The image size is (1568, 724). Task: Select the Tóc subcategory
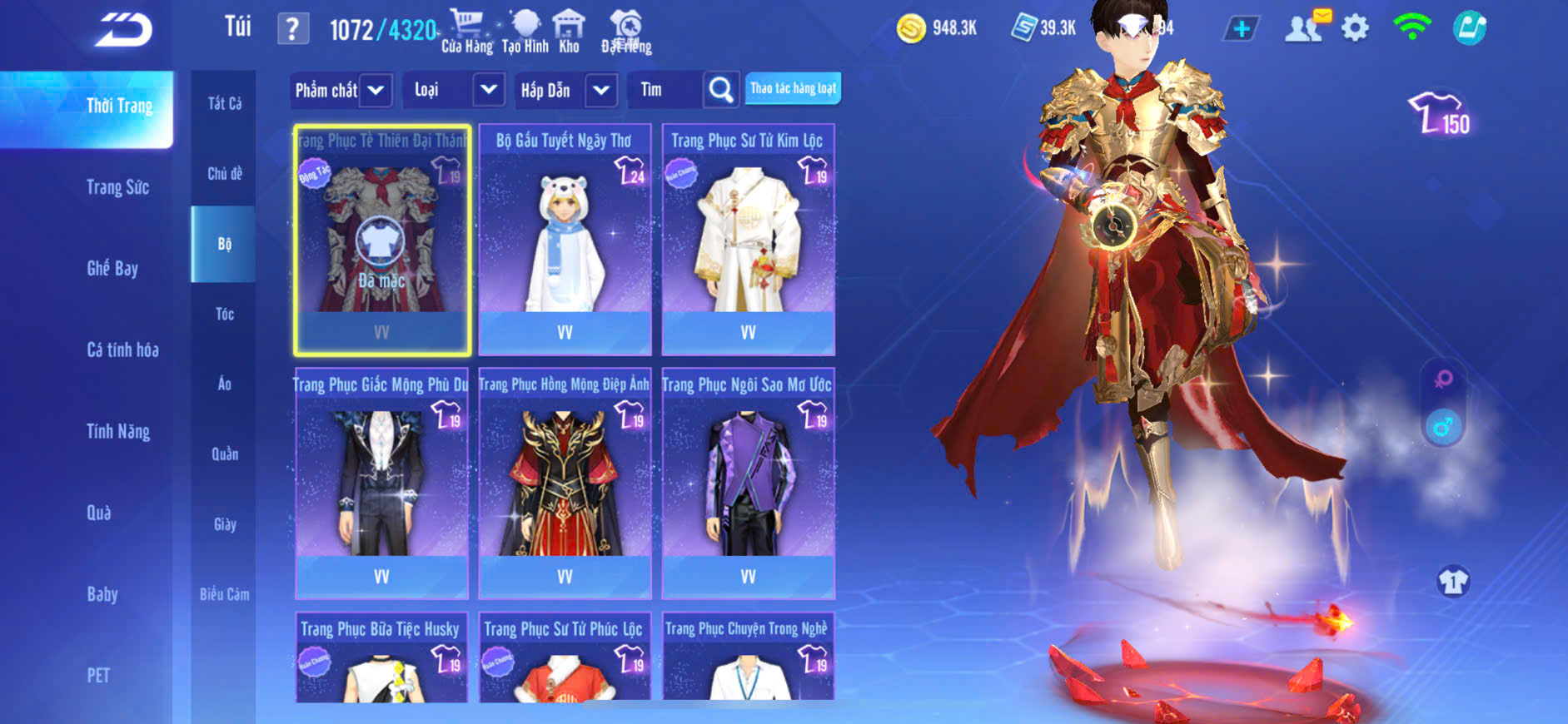click(x=225, y=314)
